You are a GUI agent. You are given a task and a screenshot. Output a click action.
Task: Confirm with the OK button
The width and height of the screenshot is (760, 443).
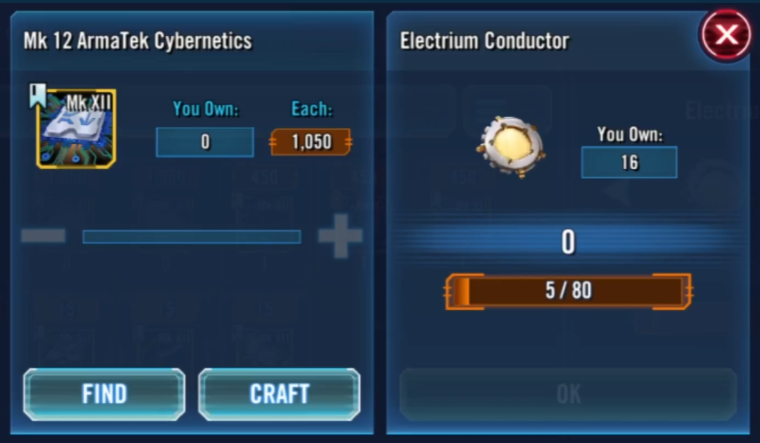[x=568, y=394]
